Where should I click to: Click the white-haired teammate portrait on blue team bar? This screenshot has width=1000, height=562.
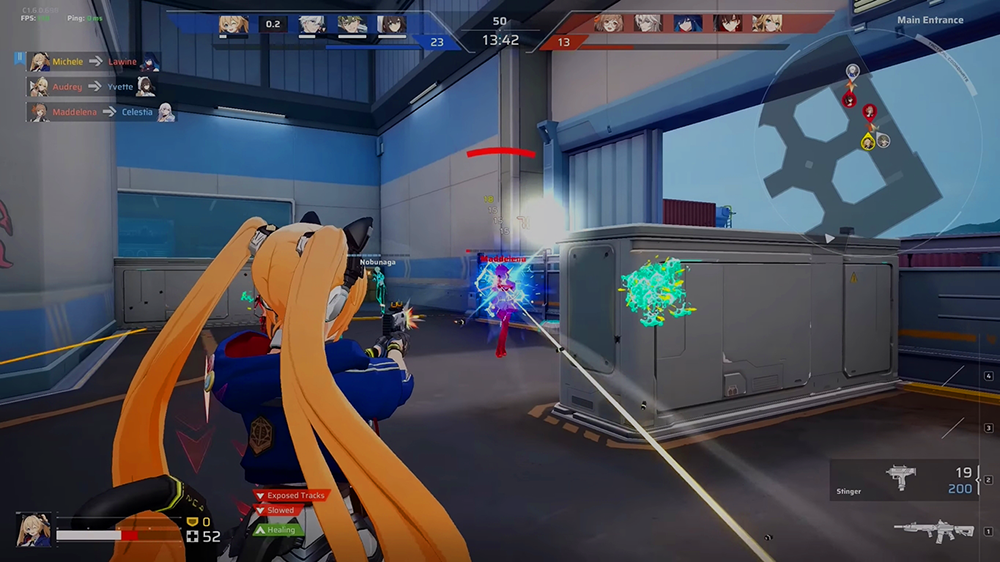[x=310, y=24]
